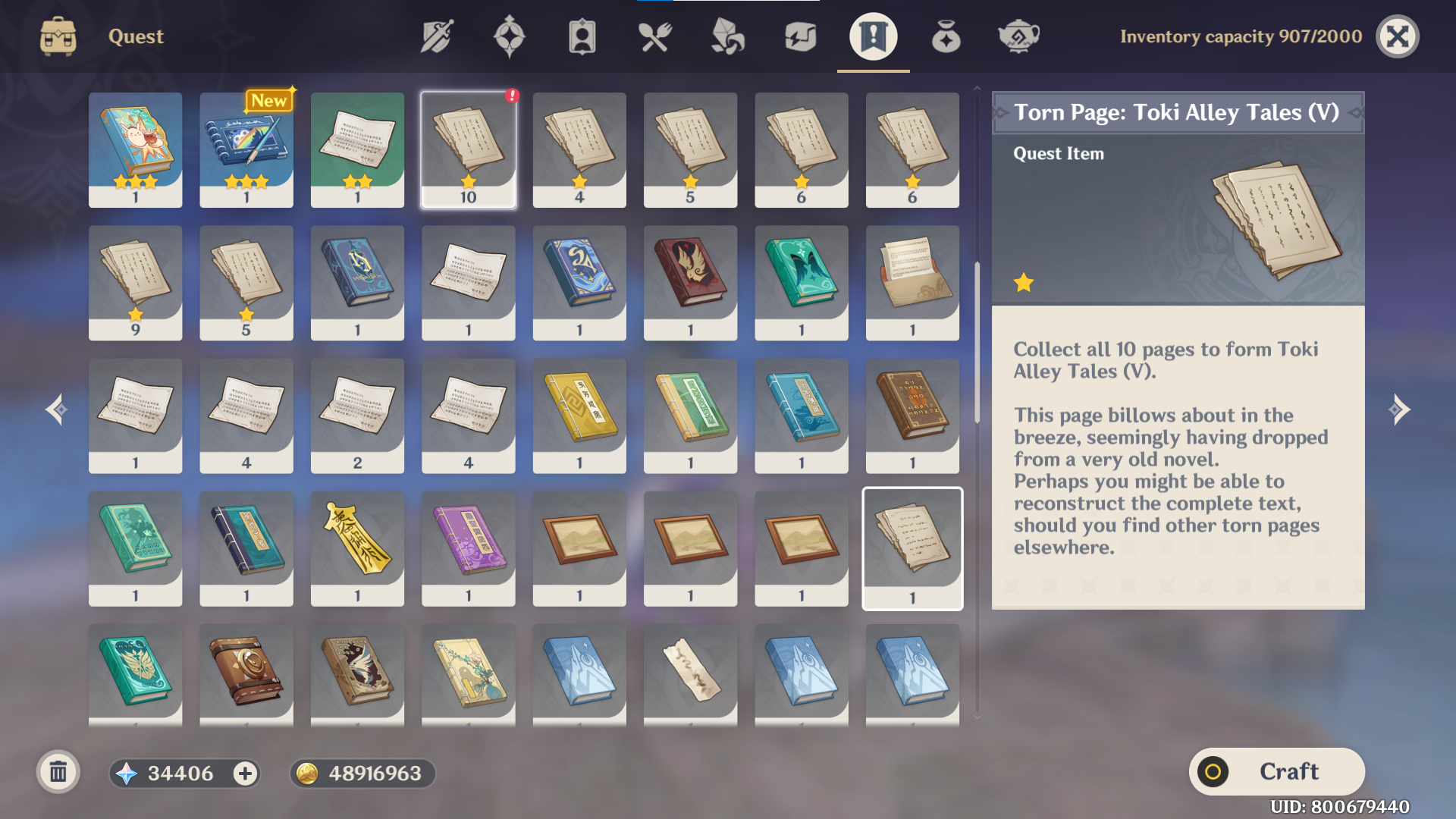Open the Artifacts category
The image size is (1456, 819).
[x=509, y=36]
